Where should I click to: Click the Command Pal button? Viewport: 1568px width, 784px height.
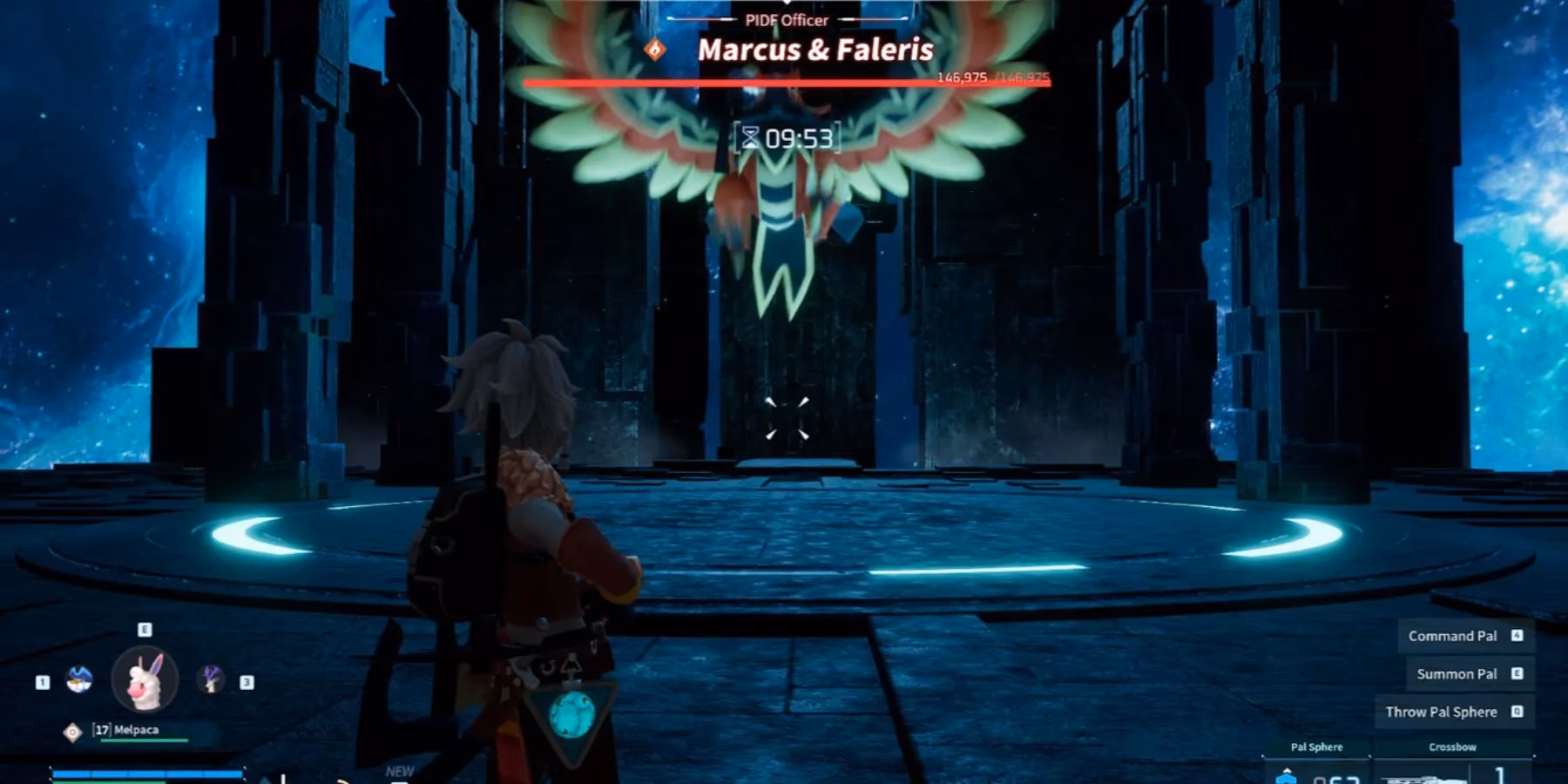(1452, 636)
